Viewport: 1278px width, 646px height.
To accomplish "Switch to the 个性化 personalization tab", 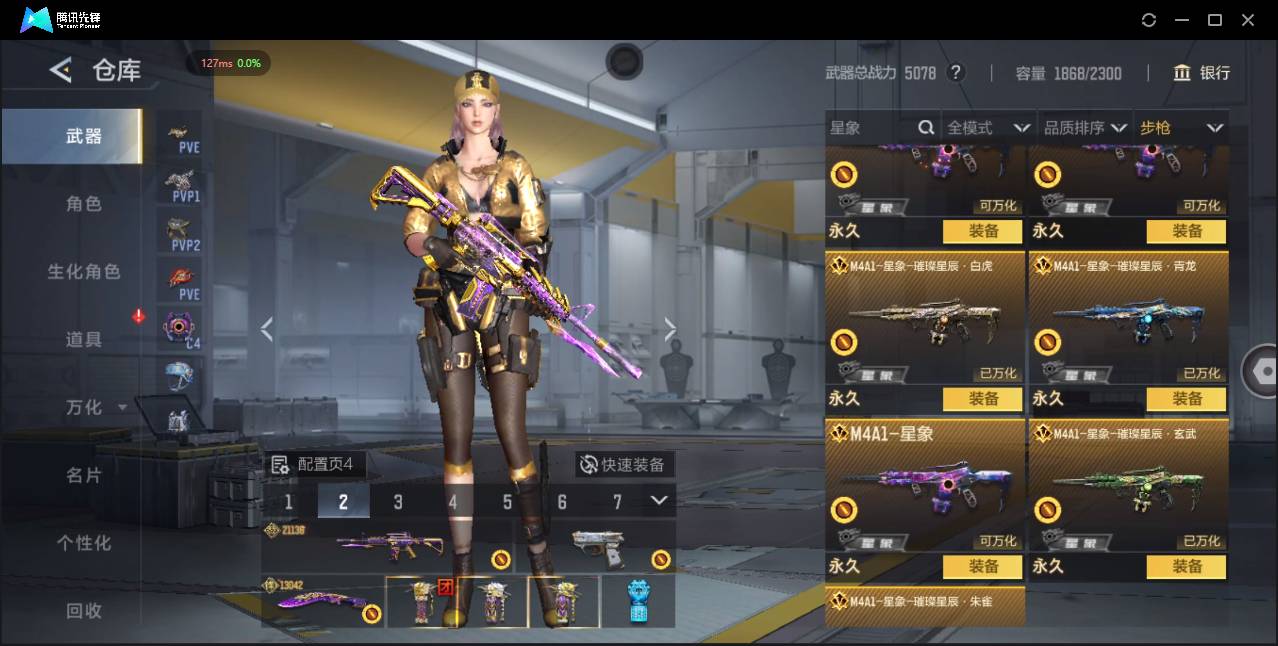I will point(83,543).
